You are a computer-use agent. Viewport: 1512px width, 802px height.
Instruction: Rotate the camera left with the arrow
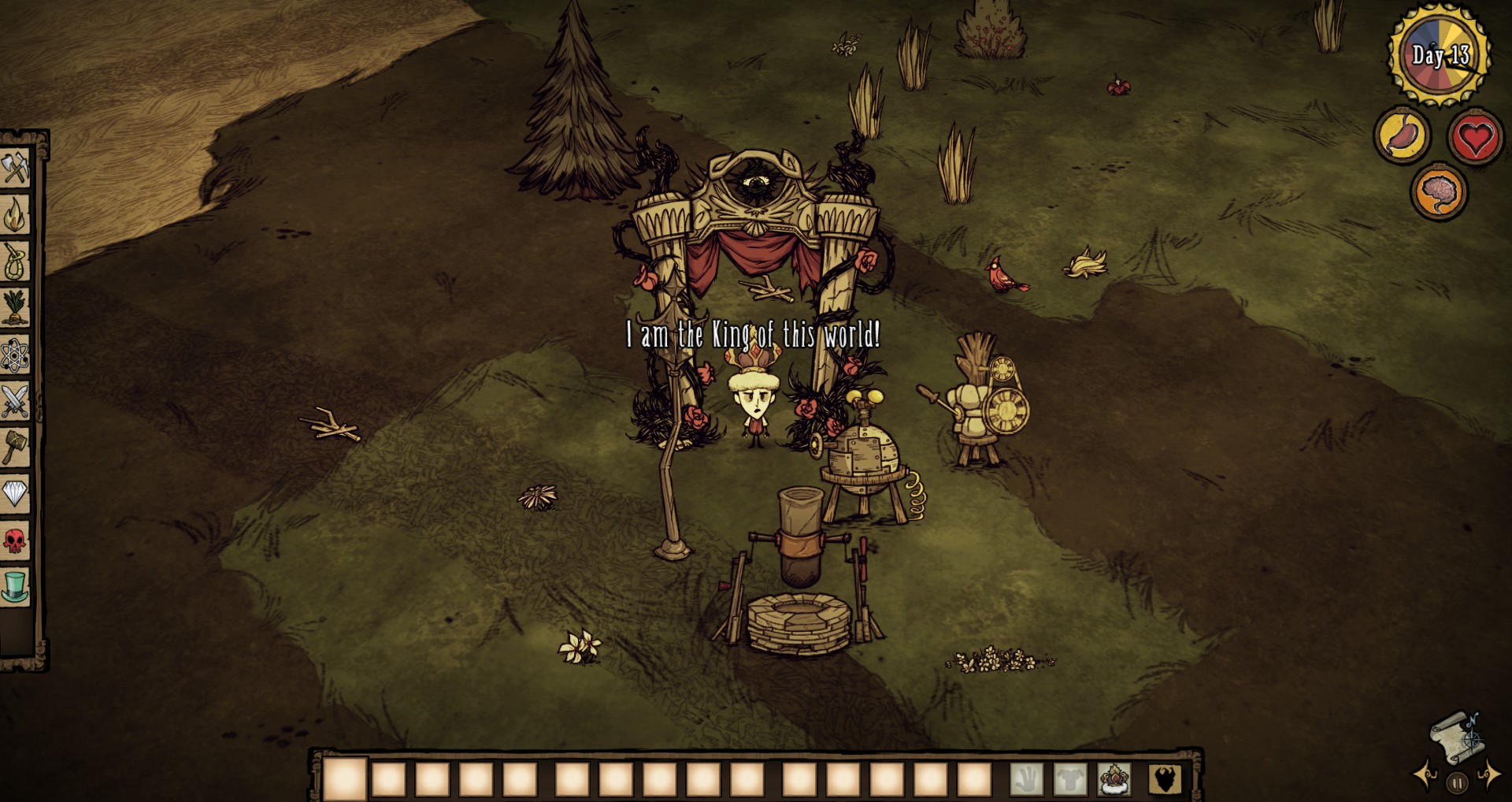(1427, 775)
